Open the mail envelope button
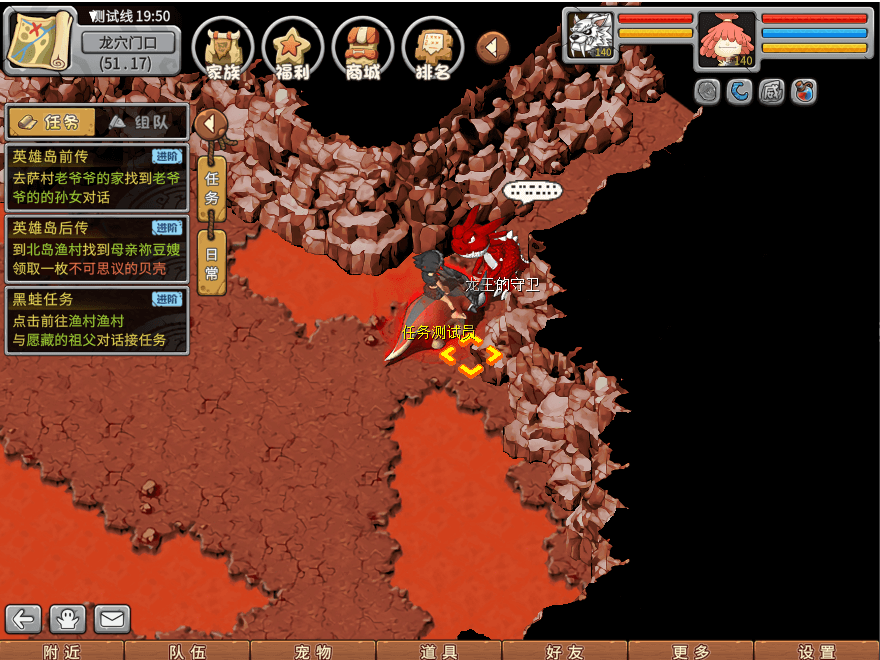The height and width of the screenshot is (660, 880). tap(112, 619)
